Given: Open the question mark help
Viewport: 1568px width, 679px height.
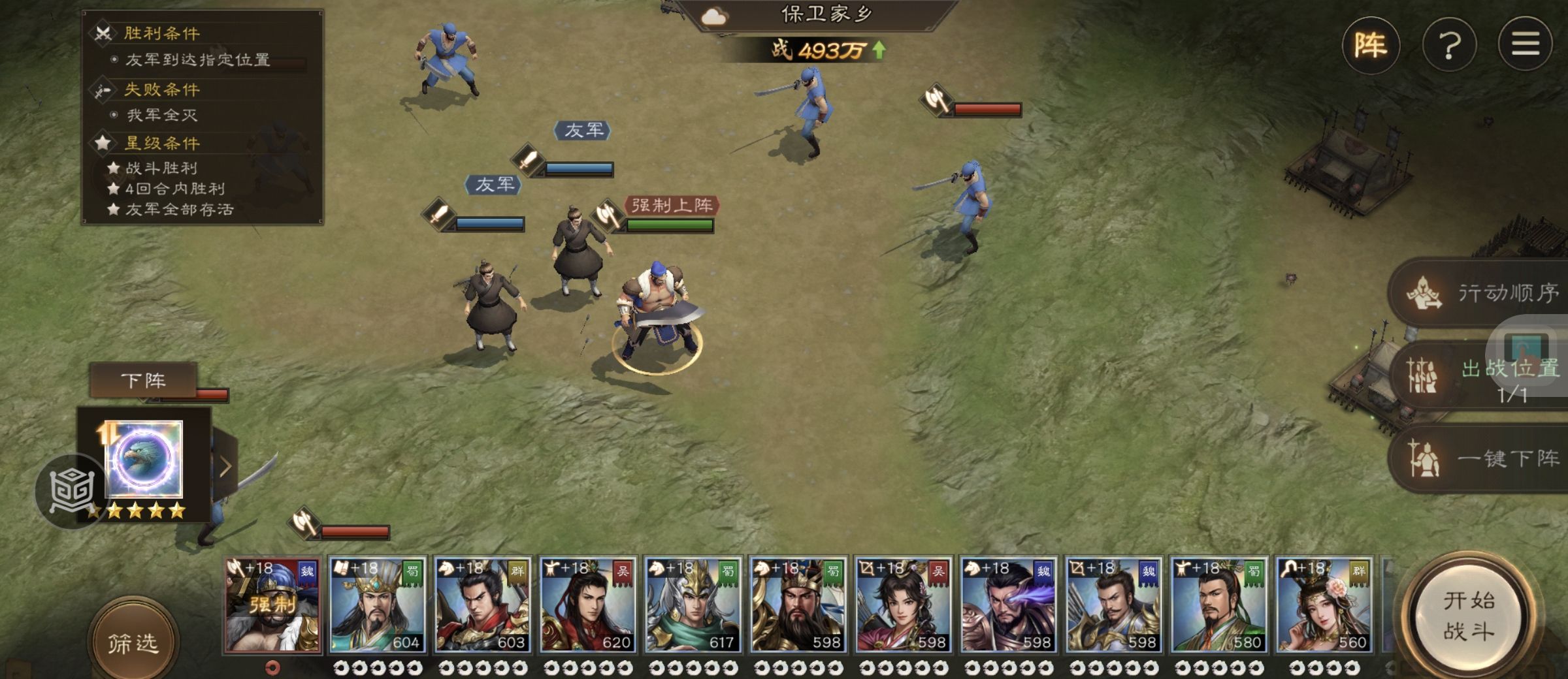Looking at the screenshot, I should (1449, 45).
